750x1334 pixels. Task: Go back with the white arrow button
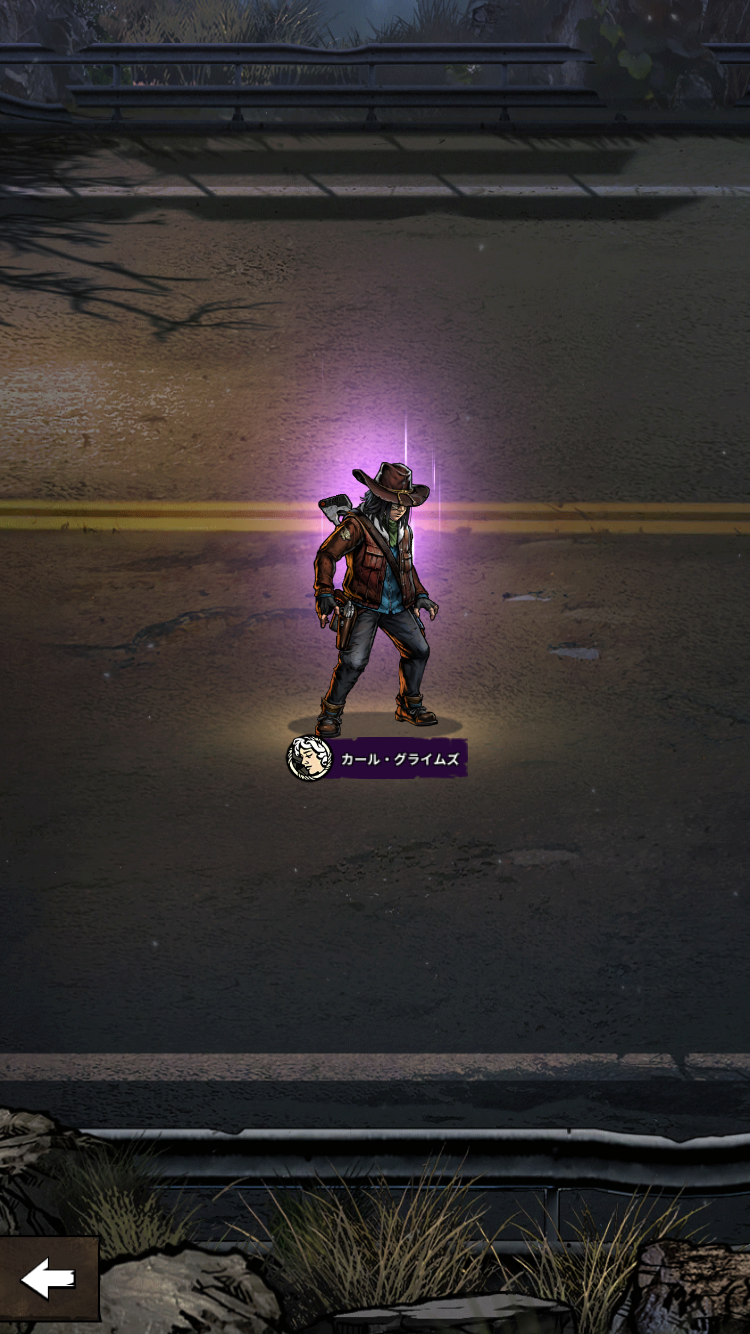(48, 1278)
